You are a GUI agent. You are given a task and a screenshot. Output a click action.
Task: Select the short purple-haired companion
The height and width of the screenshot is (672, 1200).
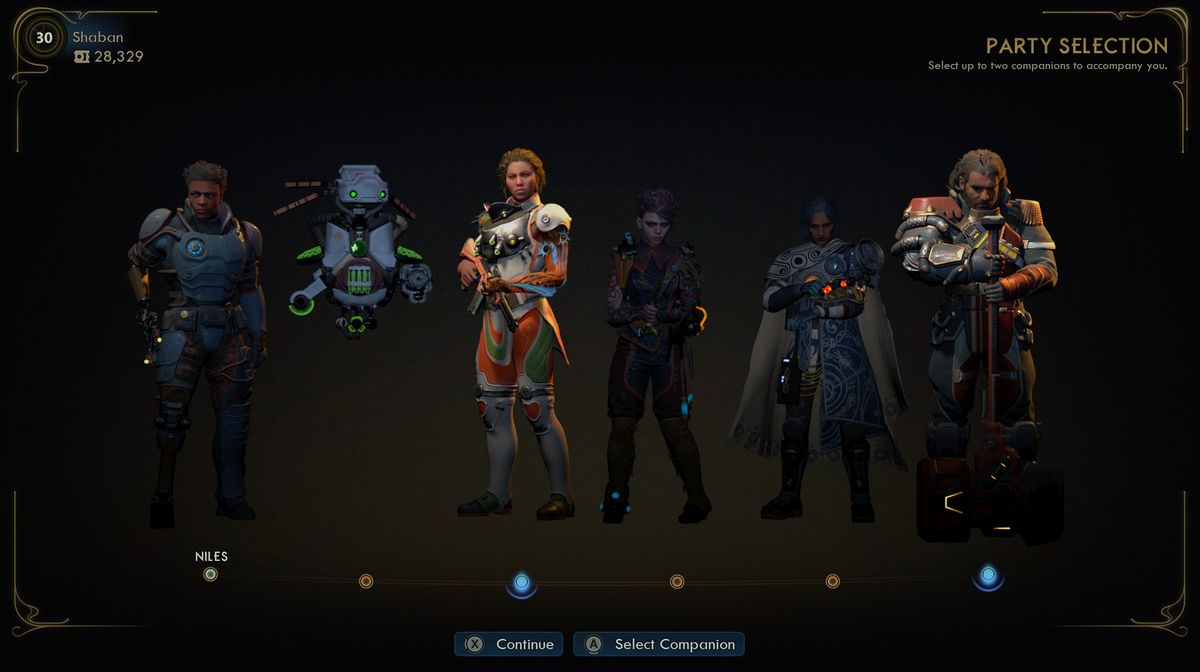[x=653, y=350]
